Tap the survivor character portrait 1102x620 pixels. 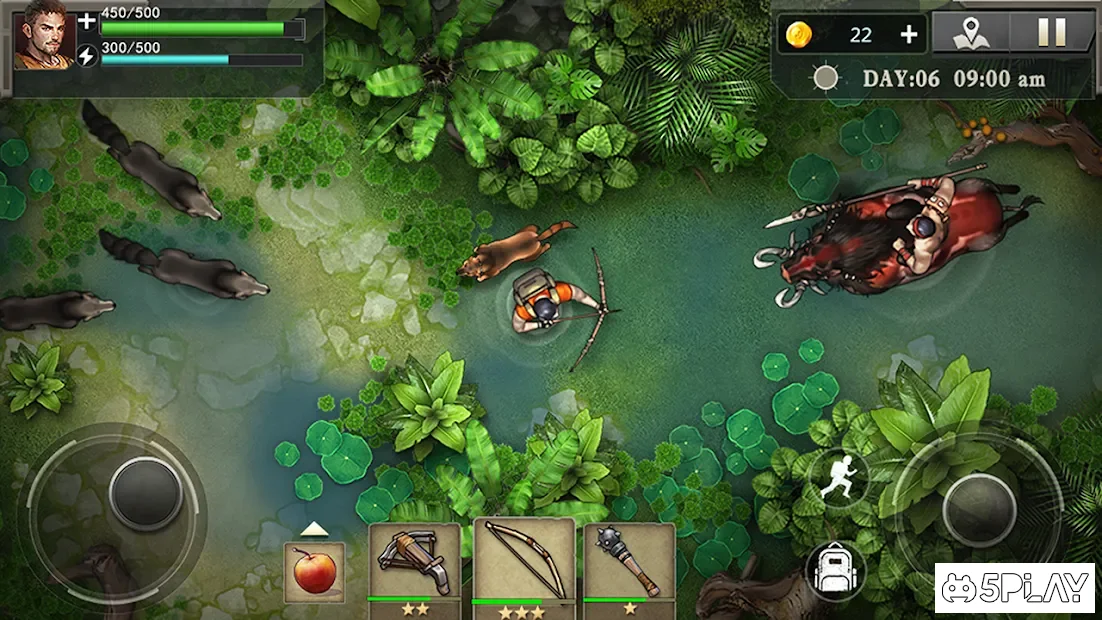tap(44, 35)
